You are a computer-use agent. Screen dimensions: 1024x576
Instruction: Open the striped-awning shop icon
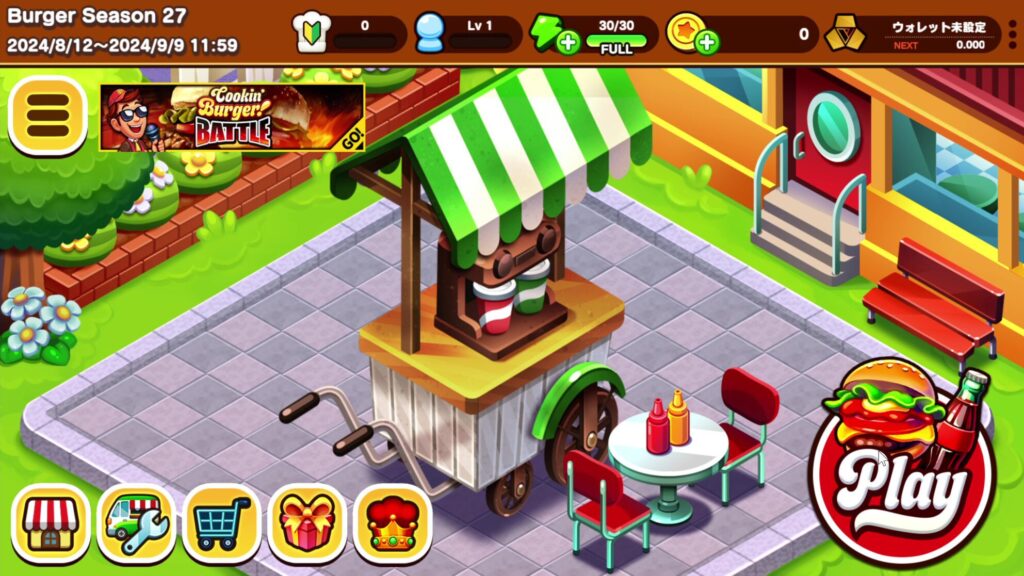50,524
